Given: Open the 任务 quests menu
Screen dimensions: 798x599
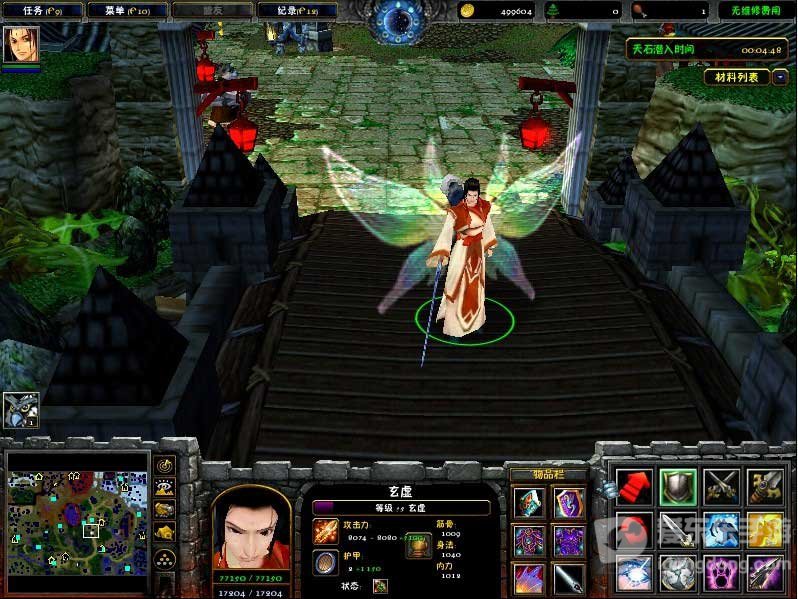Looking at the screenshot, I should coord(40,10).
